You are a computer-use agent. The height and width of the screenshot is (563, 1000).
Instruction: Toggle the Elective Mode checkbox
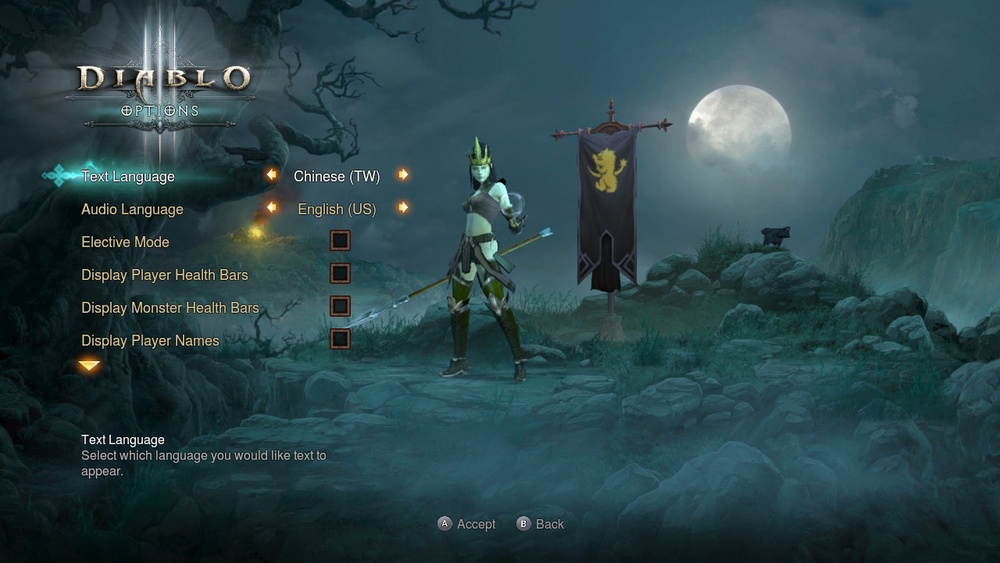pyautogui.click(x=340, y=240)
